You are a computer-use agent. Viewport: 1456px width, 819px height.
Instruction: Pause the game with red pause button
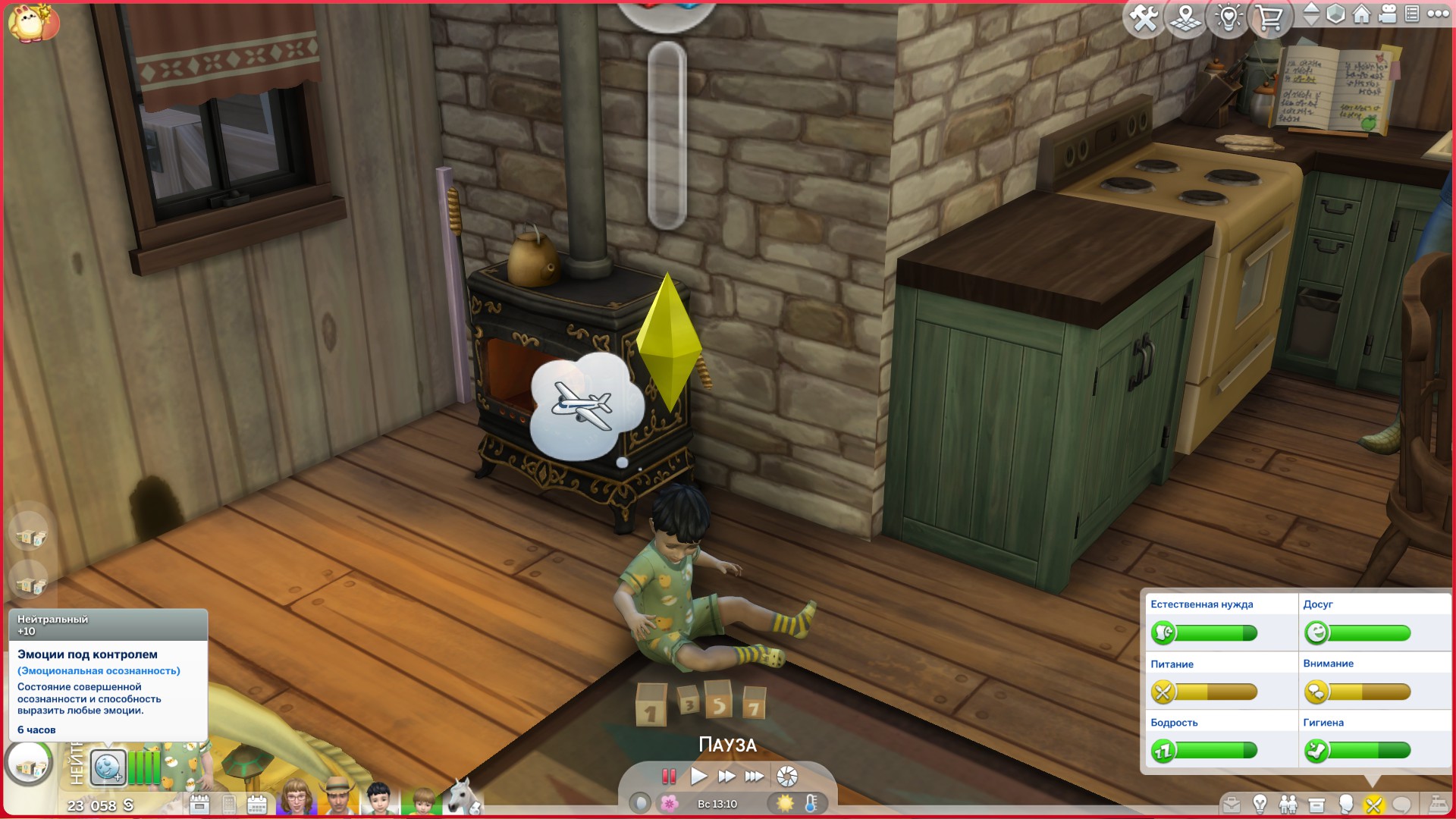click(x=668, y=776)
